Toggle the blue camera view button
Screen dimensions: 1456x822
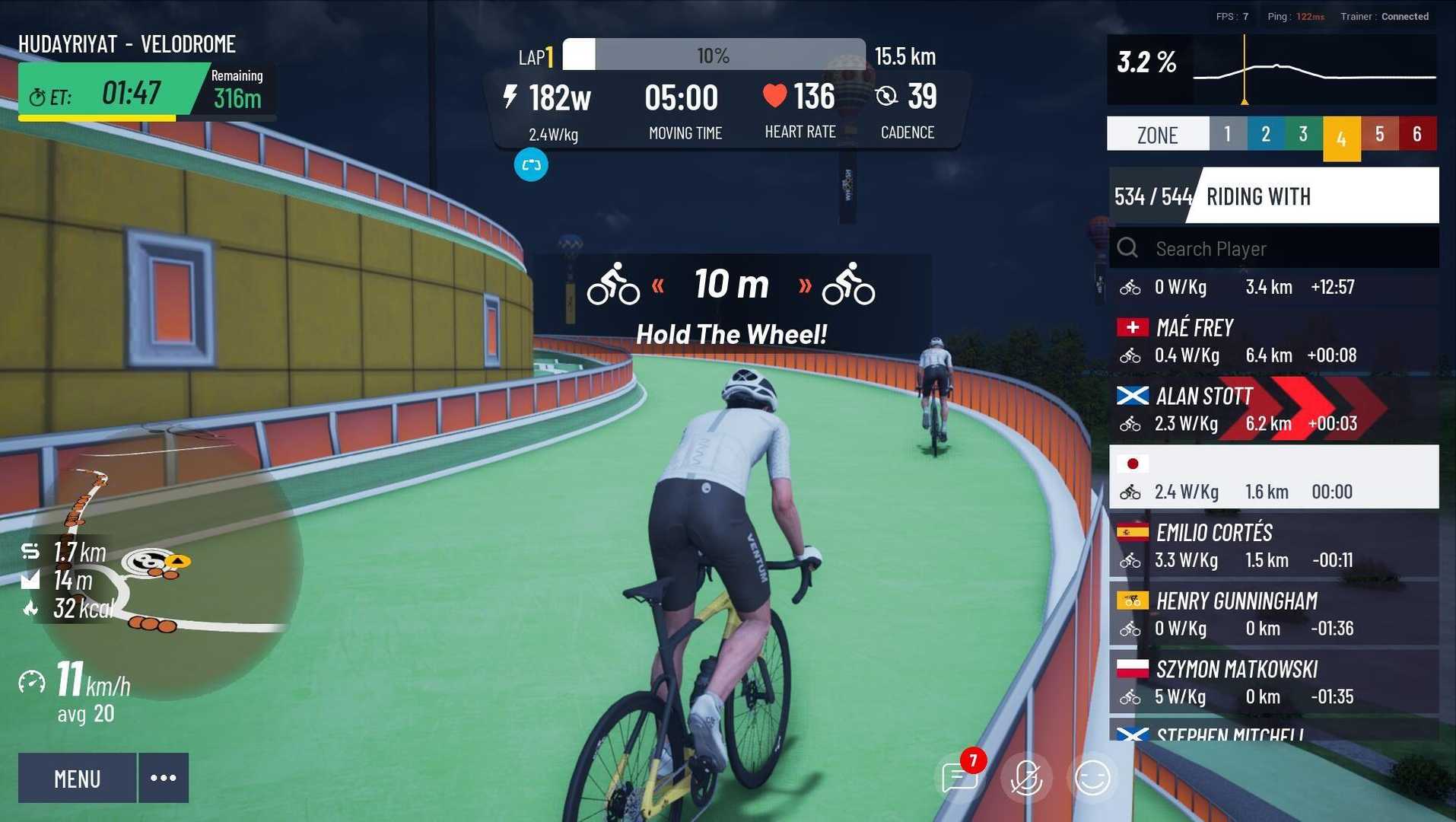coord(531,165)
